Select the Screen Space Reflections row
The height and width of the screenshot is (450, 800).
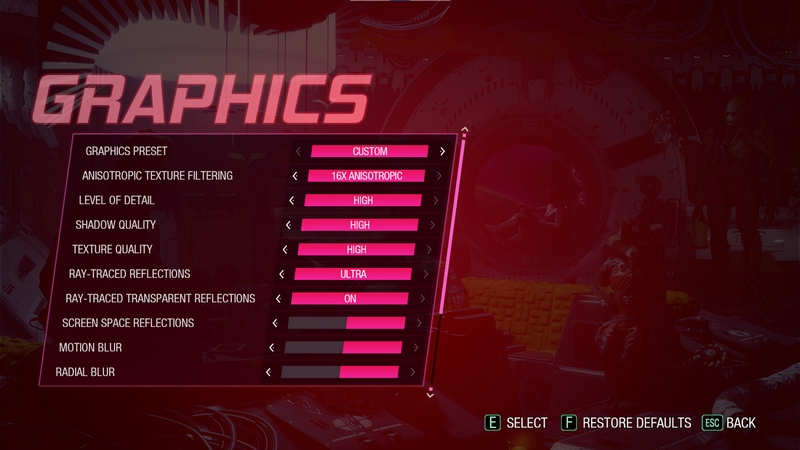pos(128,323)
